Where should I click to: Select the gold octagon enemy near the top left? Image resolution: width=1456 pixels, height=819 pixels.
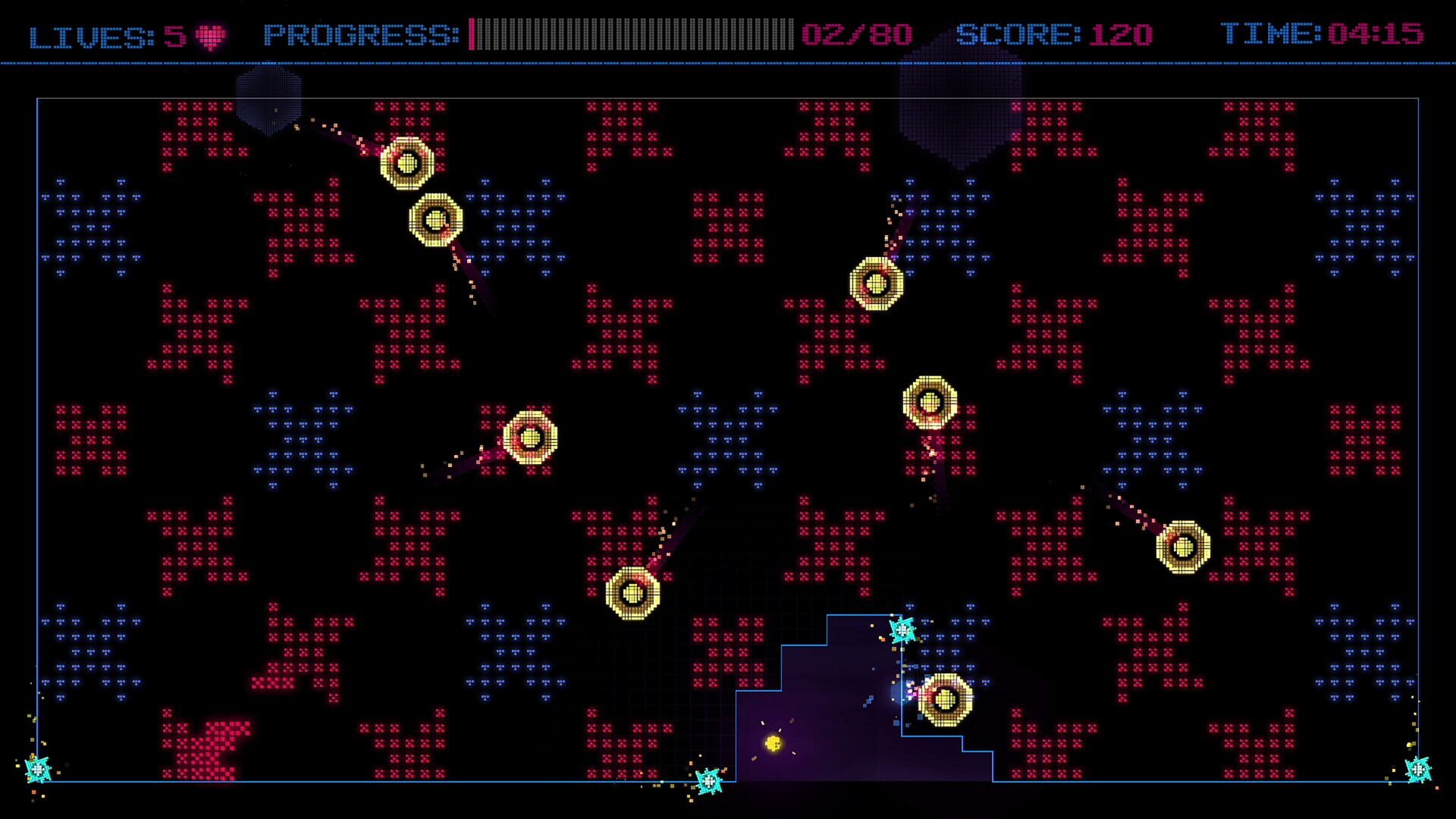coord(406,163)
